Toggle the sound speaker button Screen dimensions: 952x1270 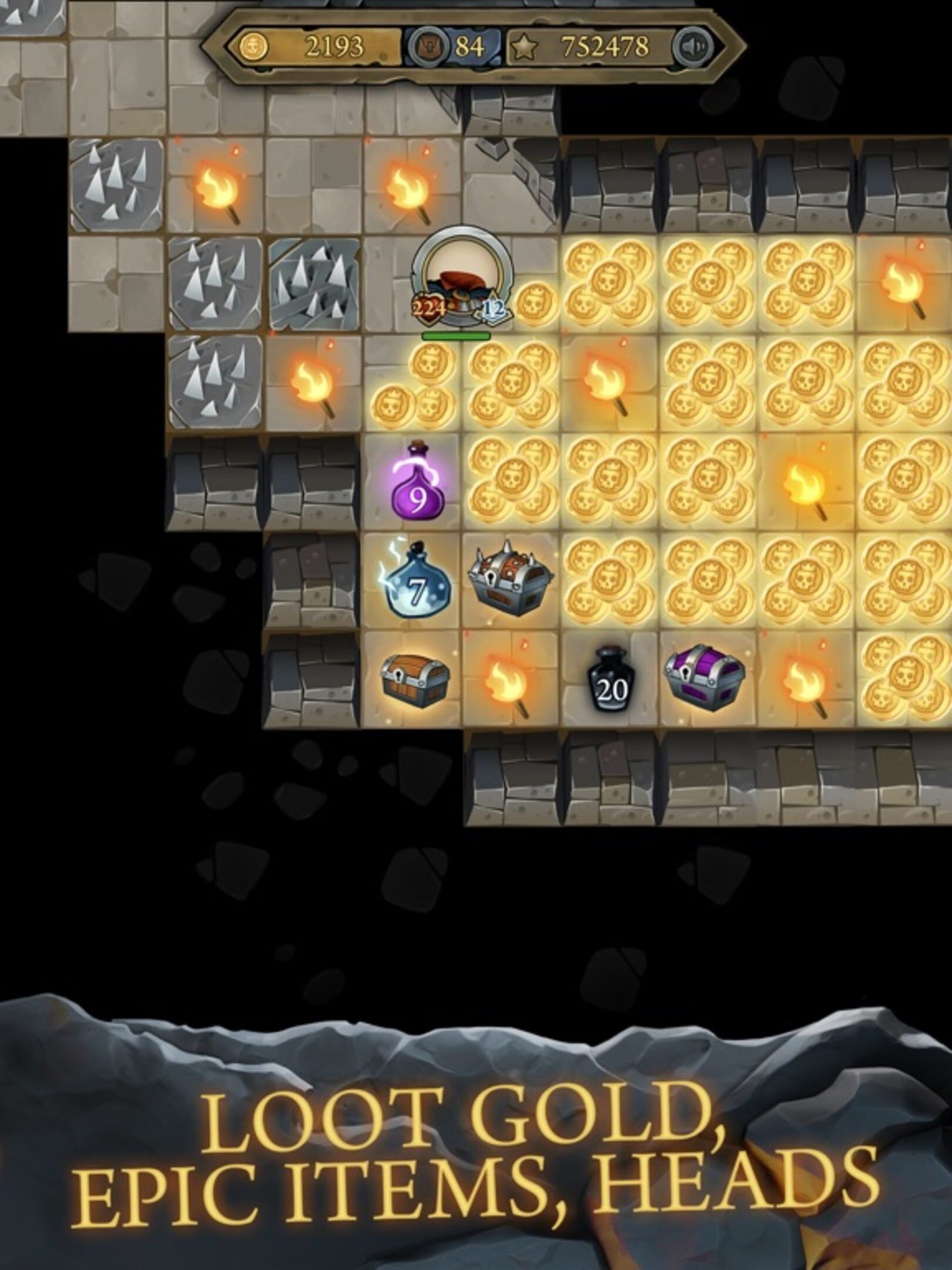tap(693, 46)
